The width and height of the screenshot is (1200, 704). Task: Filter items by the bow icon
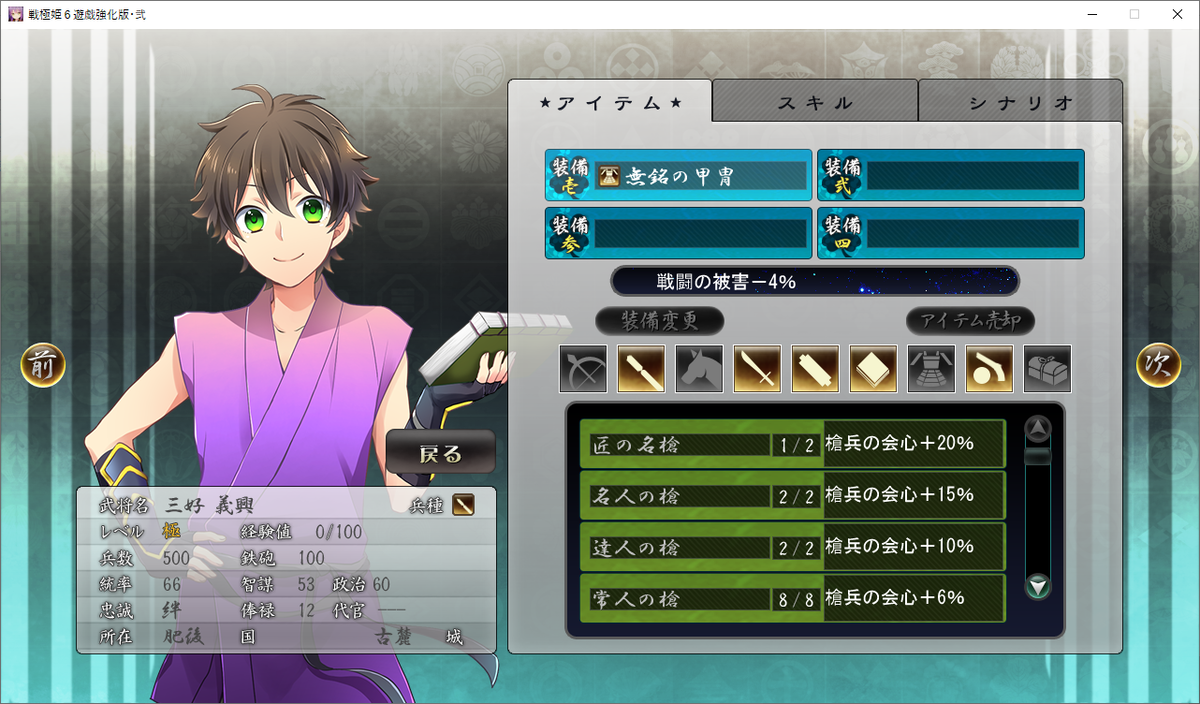pyautogui.click(x=584, y=368)
